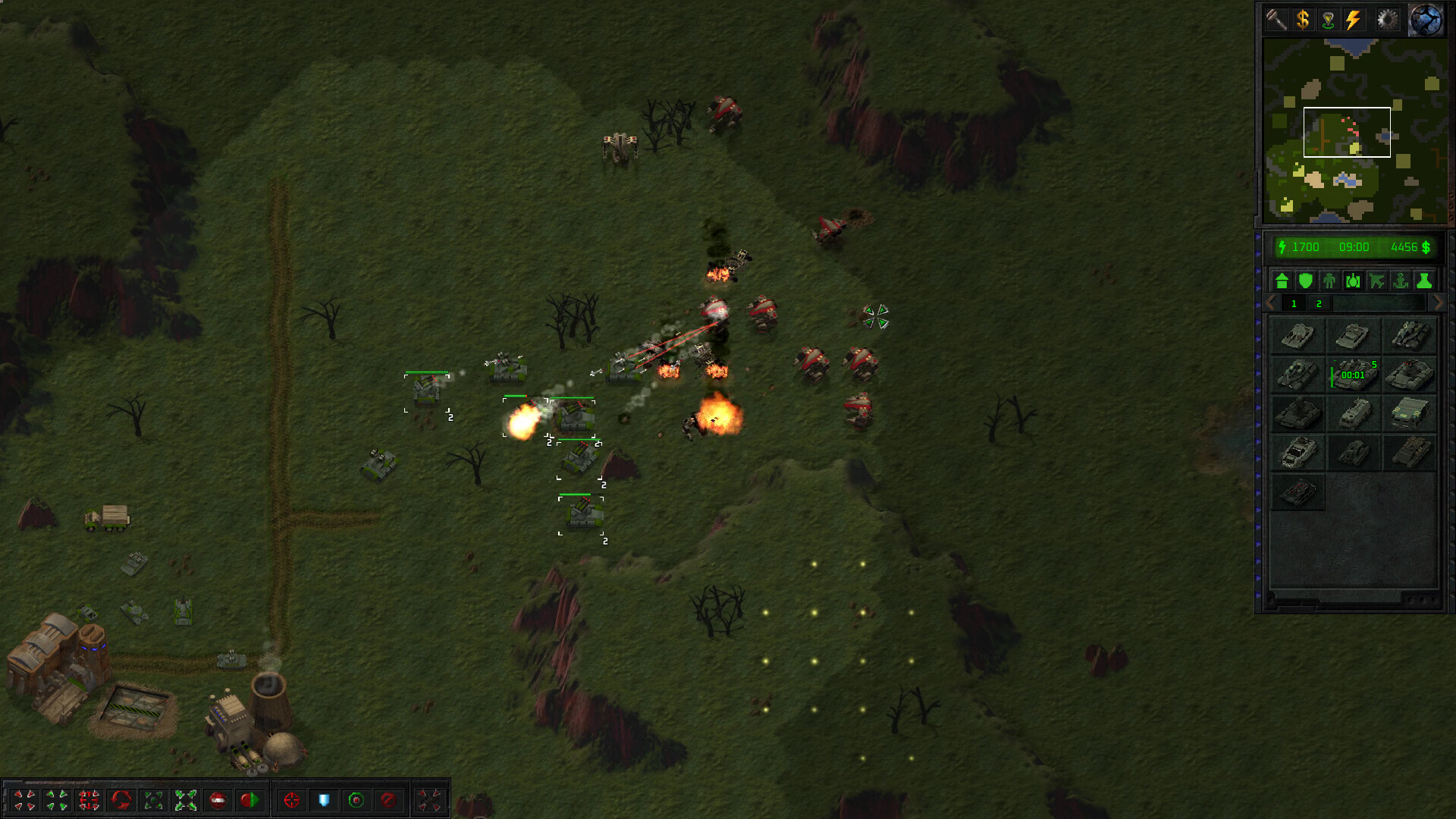Issue the stop command with the no-entry icon
The image size is (1456, 819).
coord(218,800)
